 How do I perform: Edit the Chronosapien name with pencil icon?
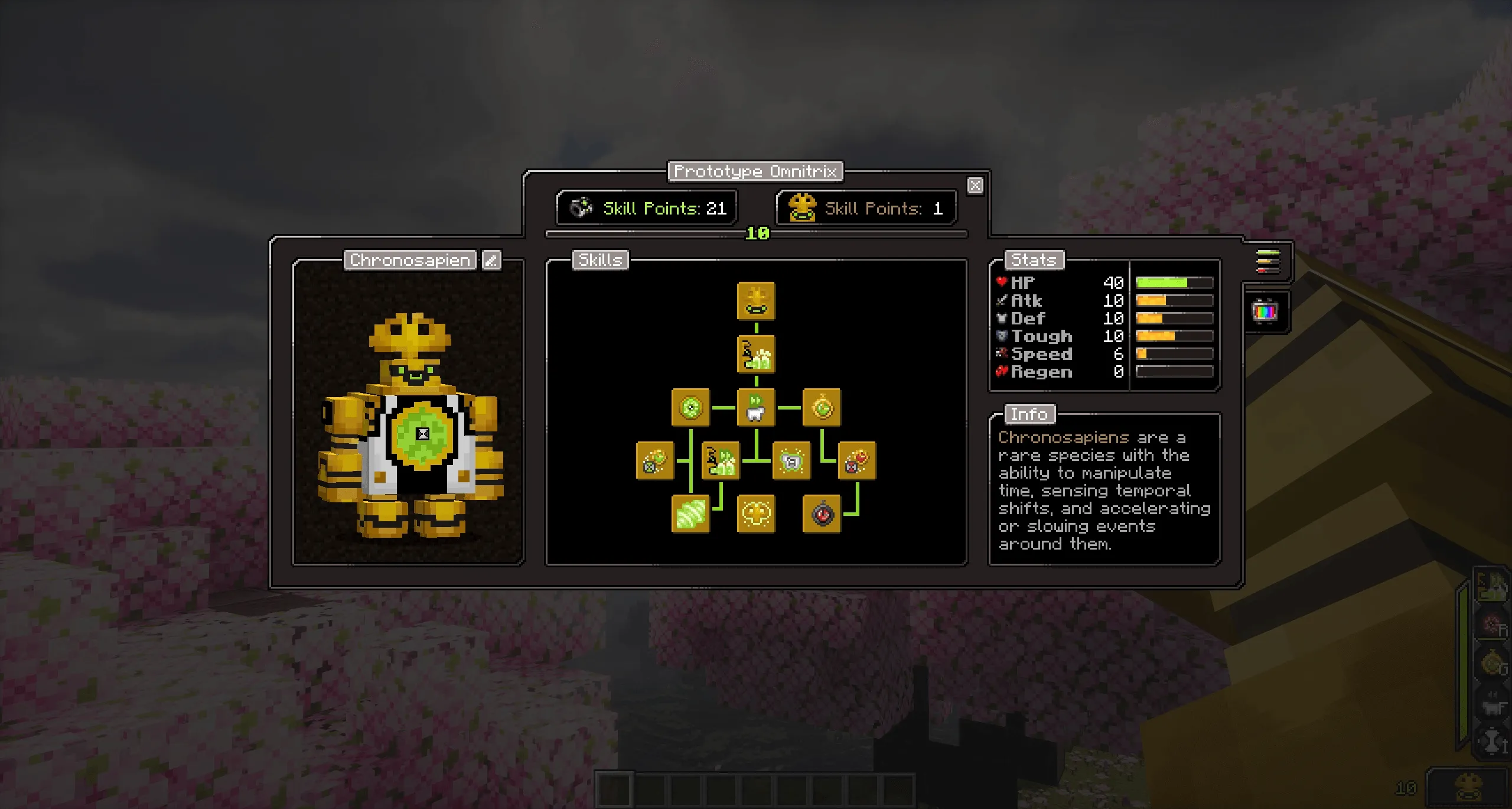point(491,260)
